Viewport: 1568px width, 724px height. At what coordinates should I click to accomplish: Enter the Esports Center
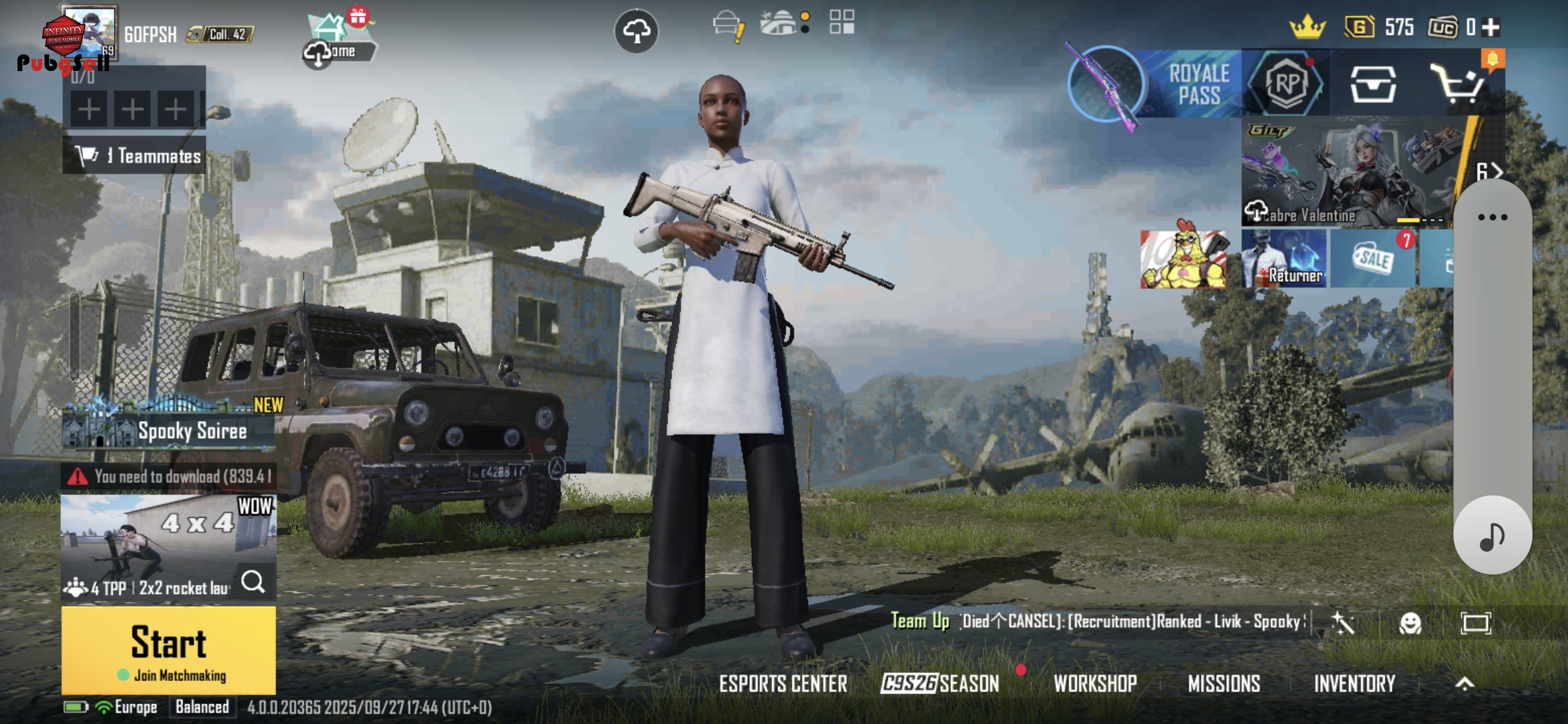(x=783, y=684)
